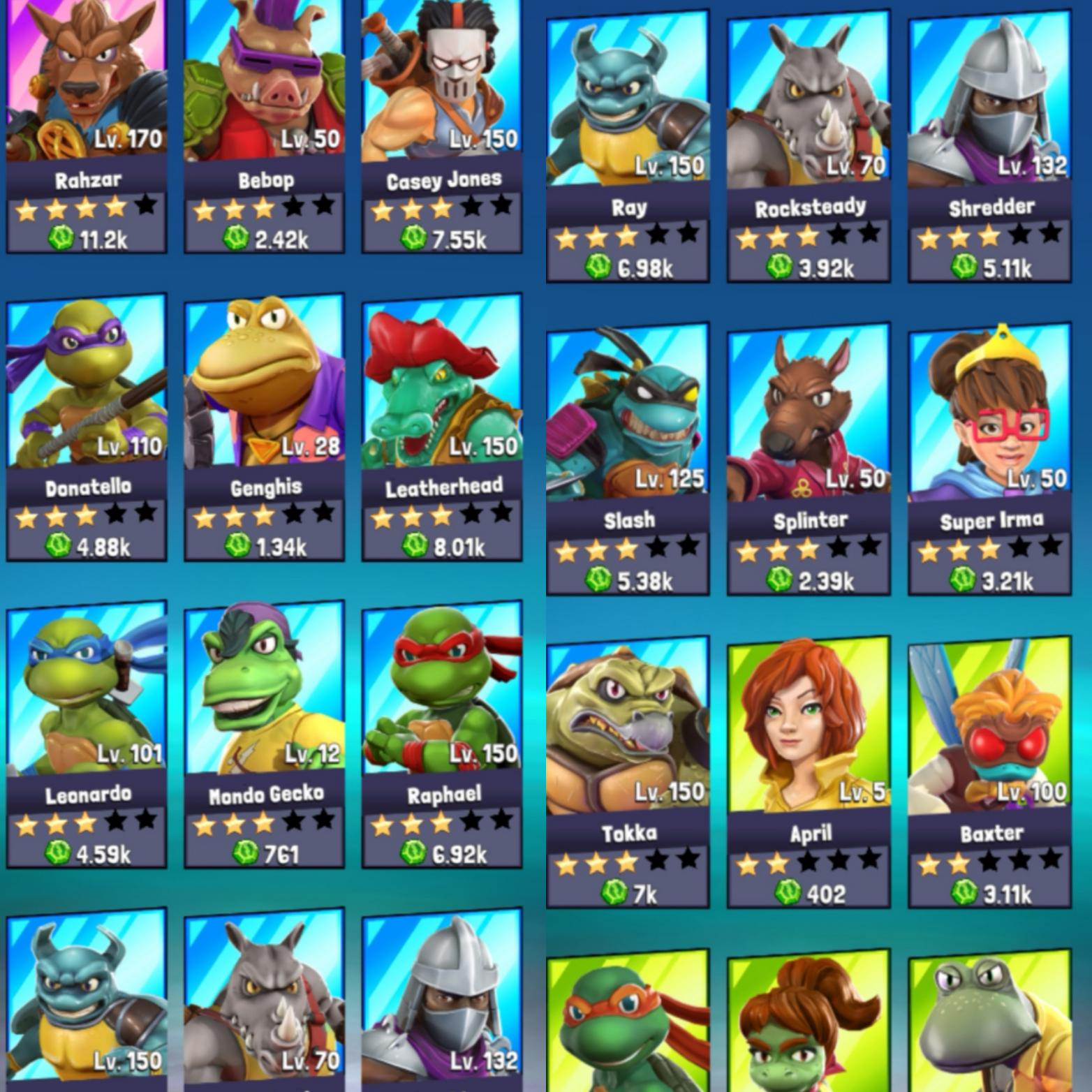Tap the fourth star on Rahzar's rating
1092x1092 pixels.
coord(113,207)
